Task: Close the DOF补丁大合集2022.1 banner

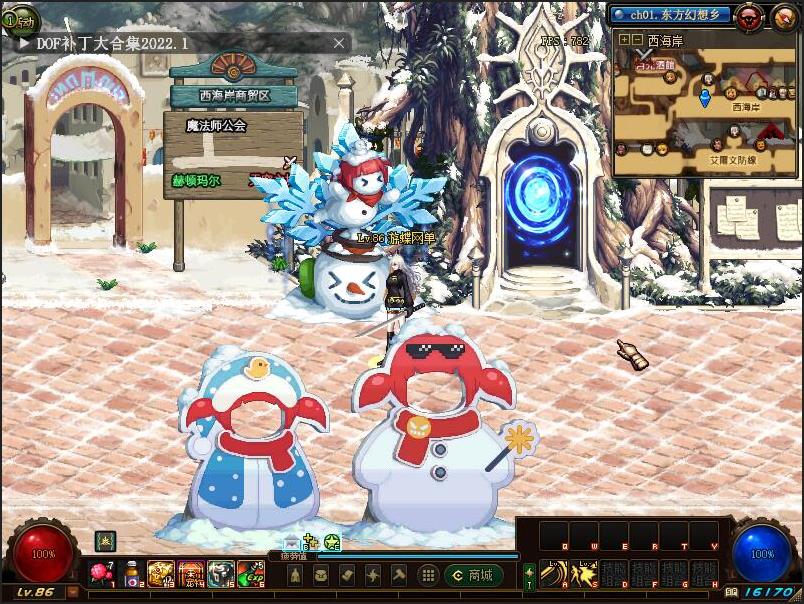Action: coord(339,43)
